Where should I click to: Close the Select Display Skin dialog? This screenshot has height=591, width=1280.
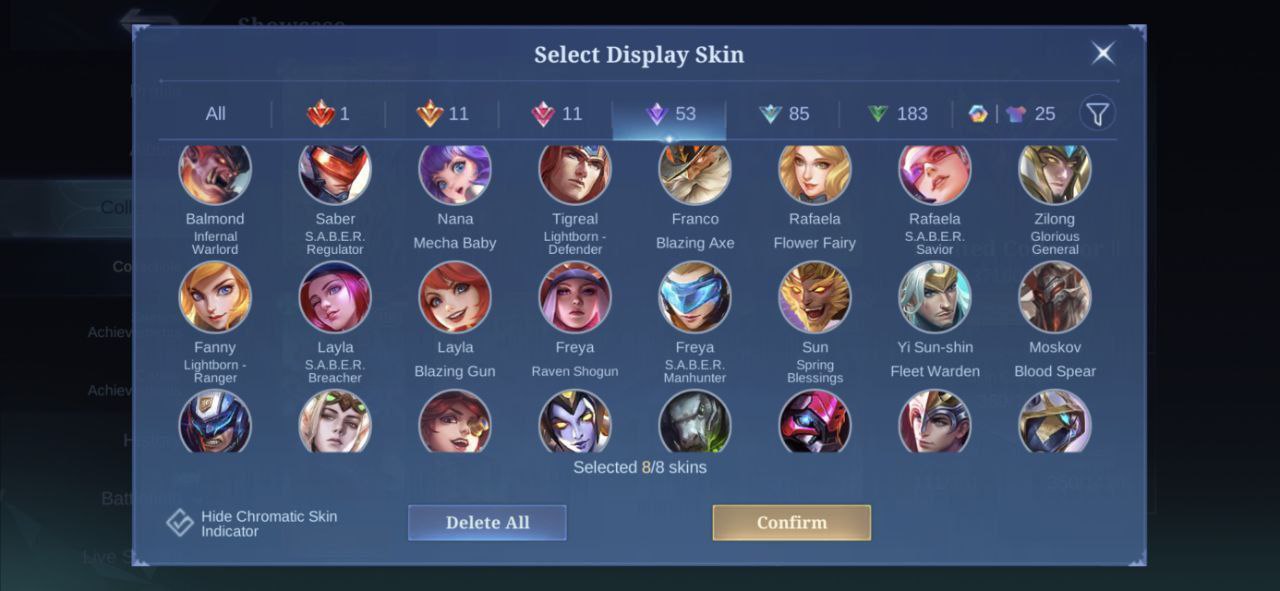pyautogui.click(x=1103, y=53)
